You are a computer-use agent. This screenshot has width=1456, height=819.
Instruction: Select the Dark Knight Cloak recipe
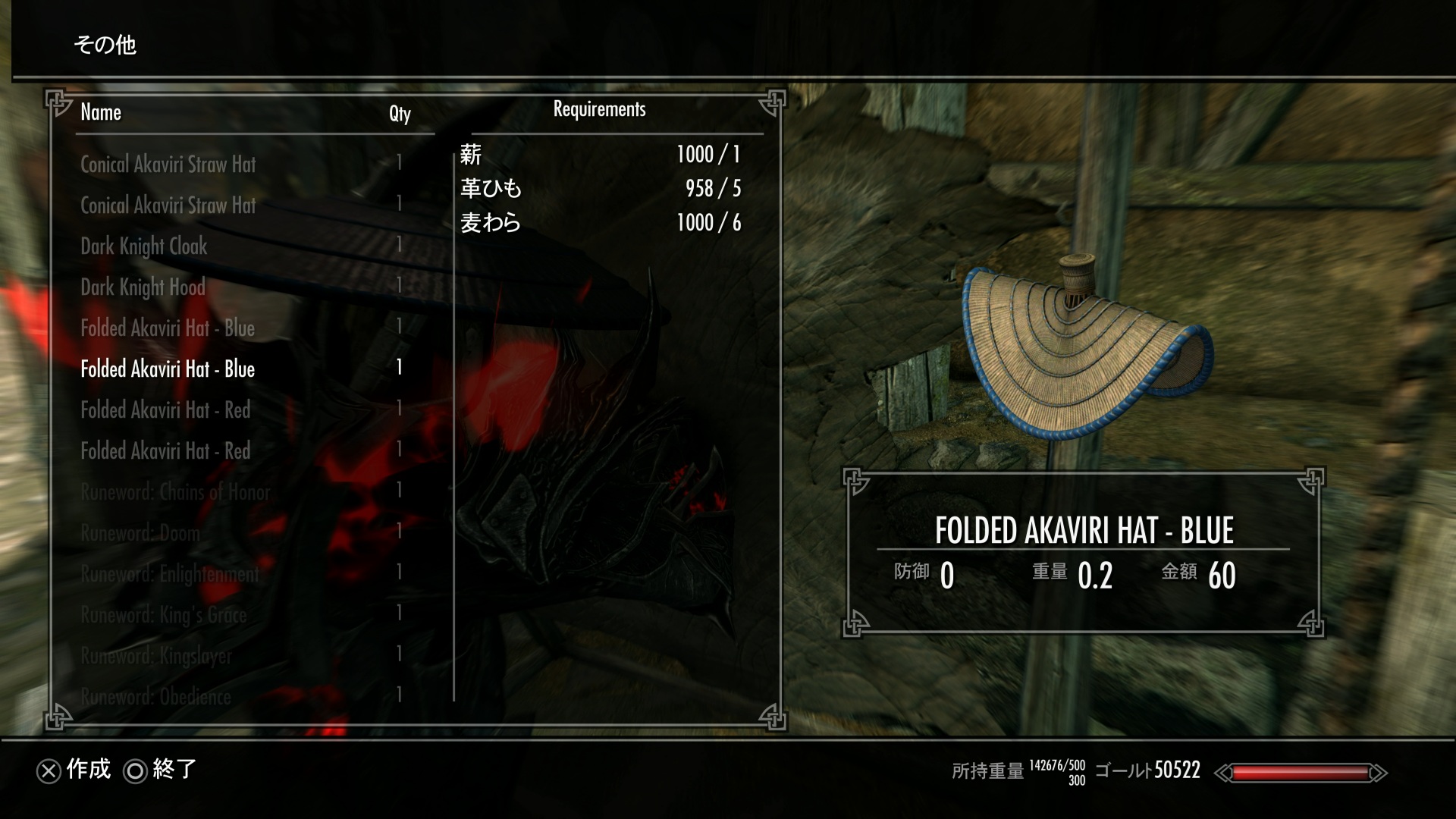(144, 246)
